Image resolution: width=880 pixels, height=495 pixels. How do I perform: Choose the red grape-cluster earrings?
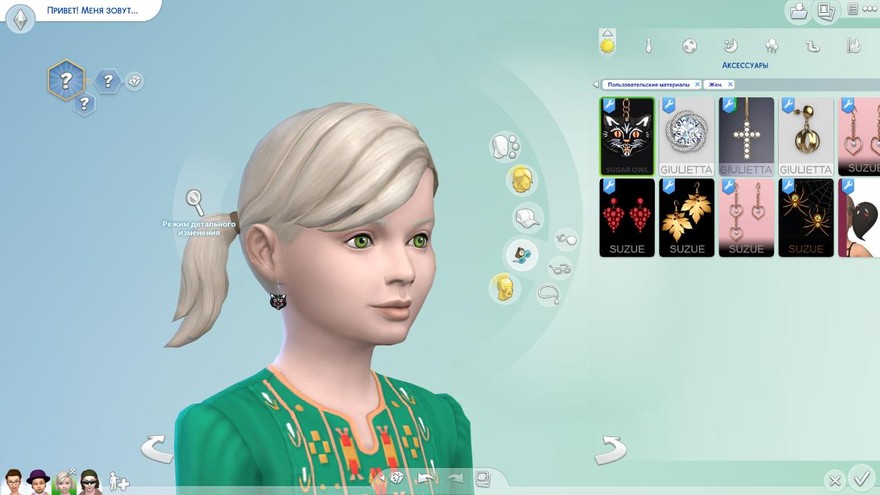click(627, 217)
